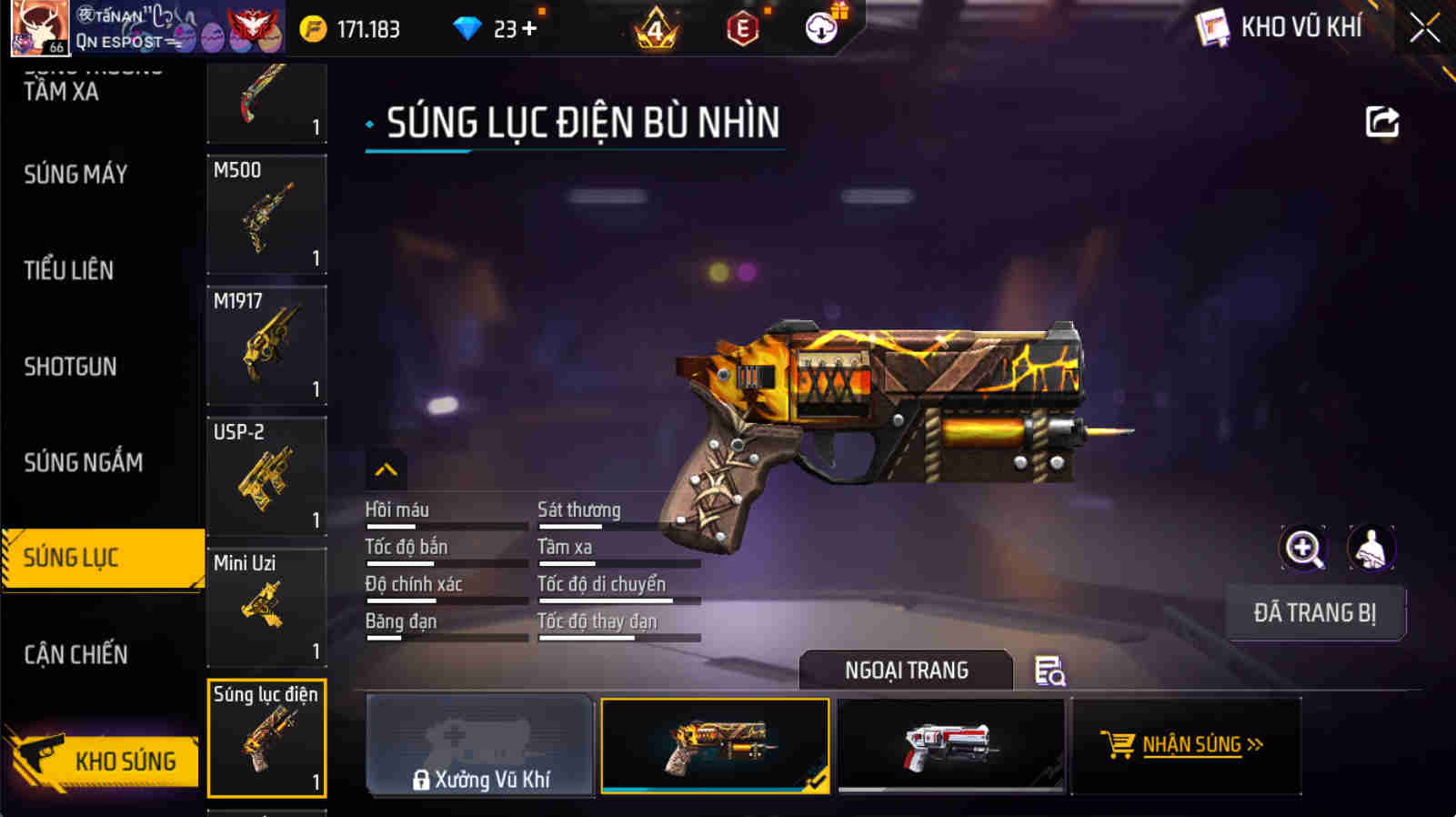
Task: Click the gold coin balance icon
Action: 316,28
